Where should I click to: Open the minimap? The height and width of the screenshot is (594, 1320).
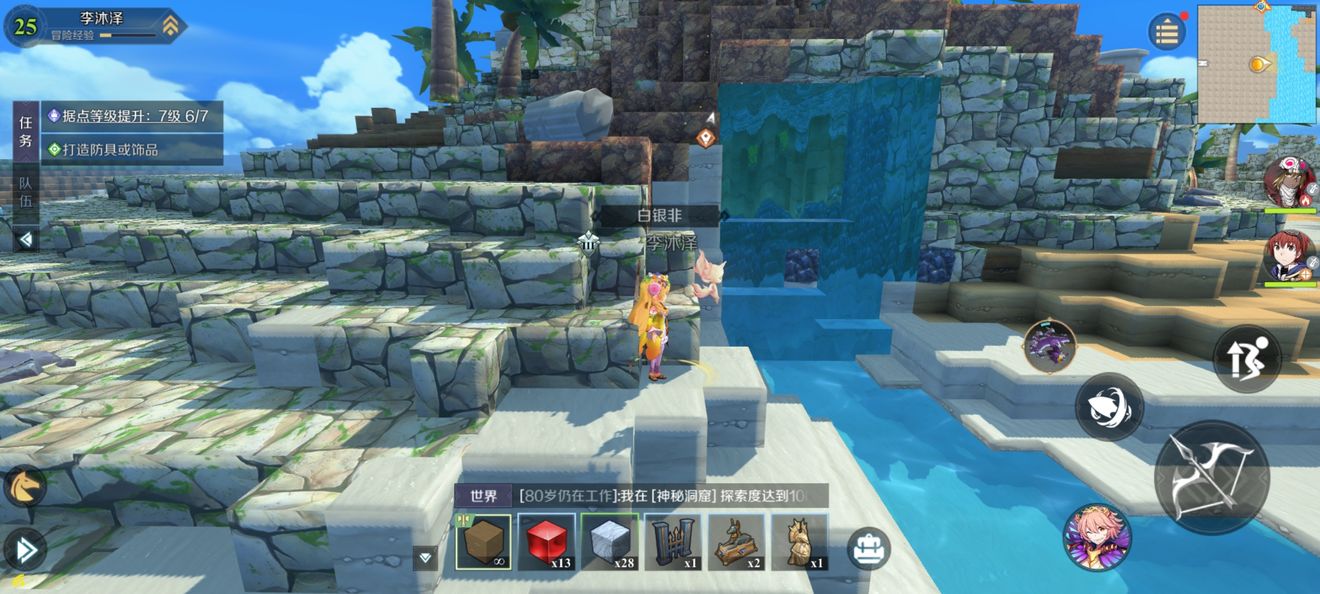coord(1256,64)
